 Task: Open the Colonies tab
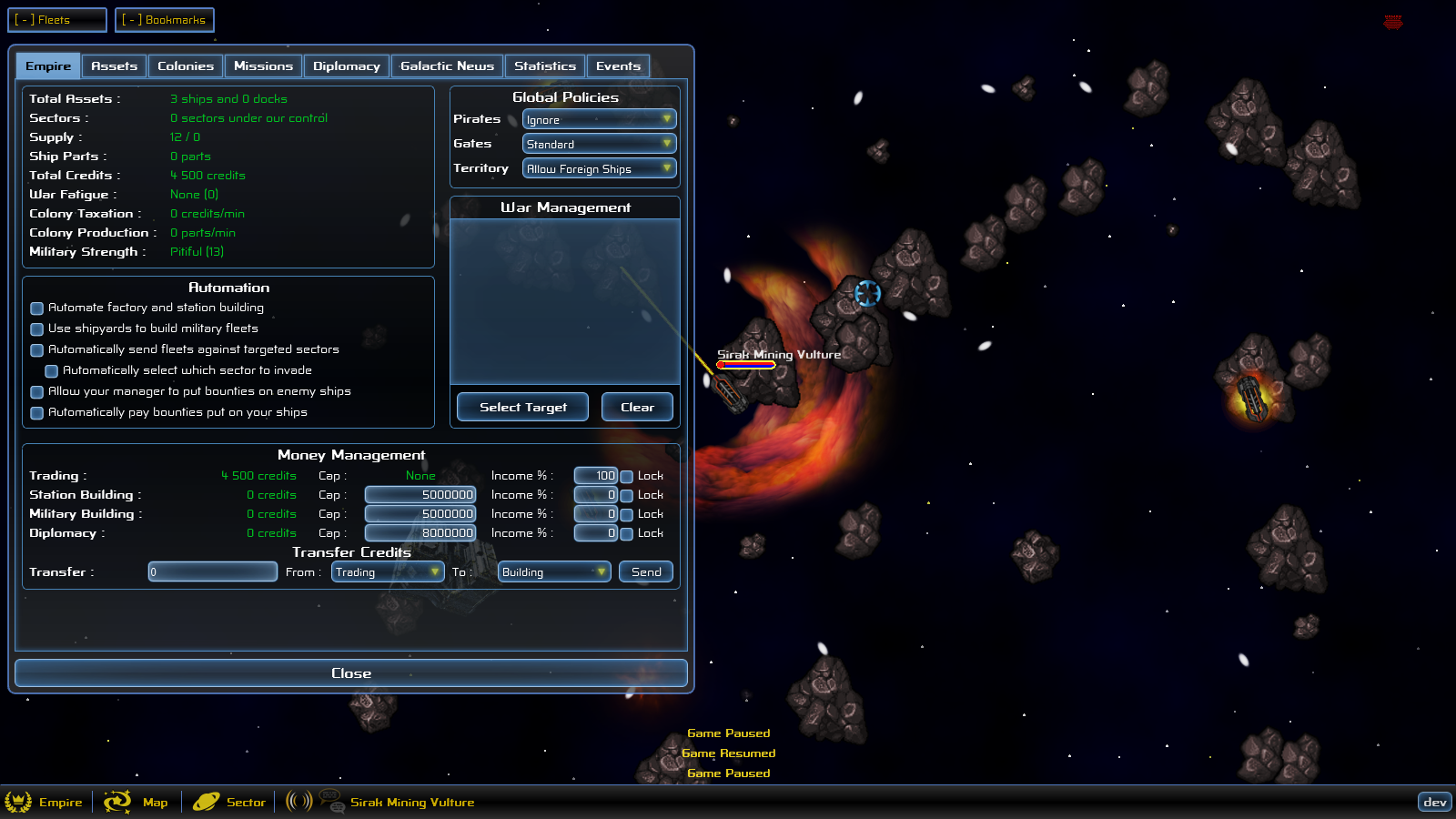[x=185, y=66]
